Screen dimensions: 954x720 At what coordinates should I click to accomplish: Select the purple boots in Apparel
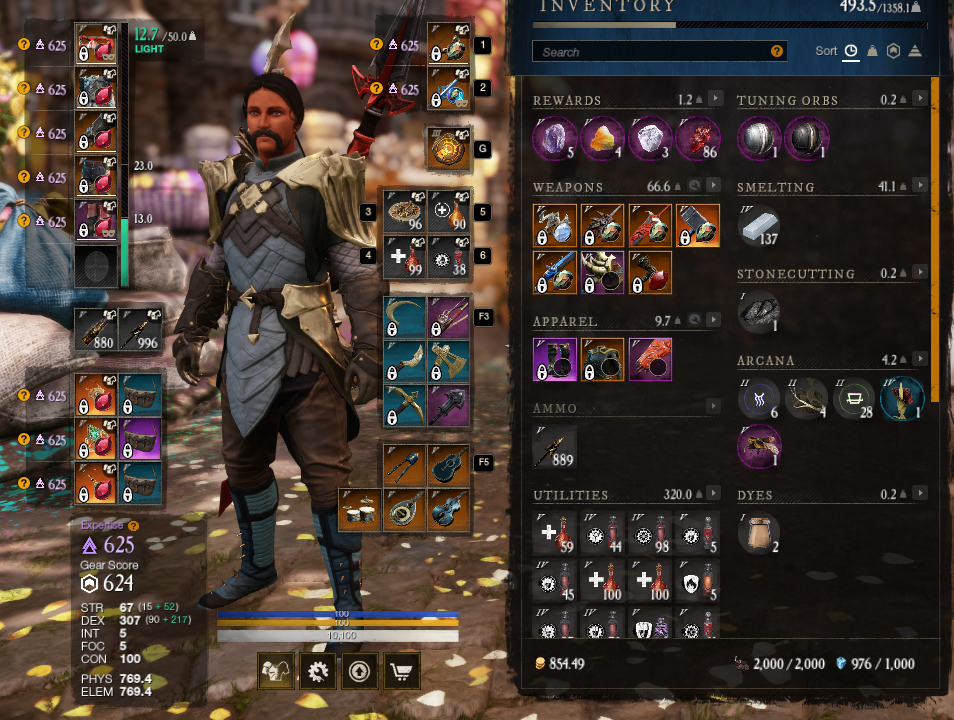(555, 359)
